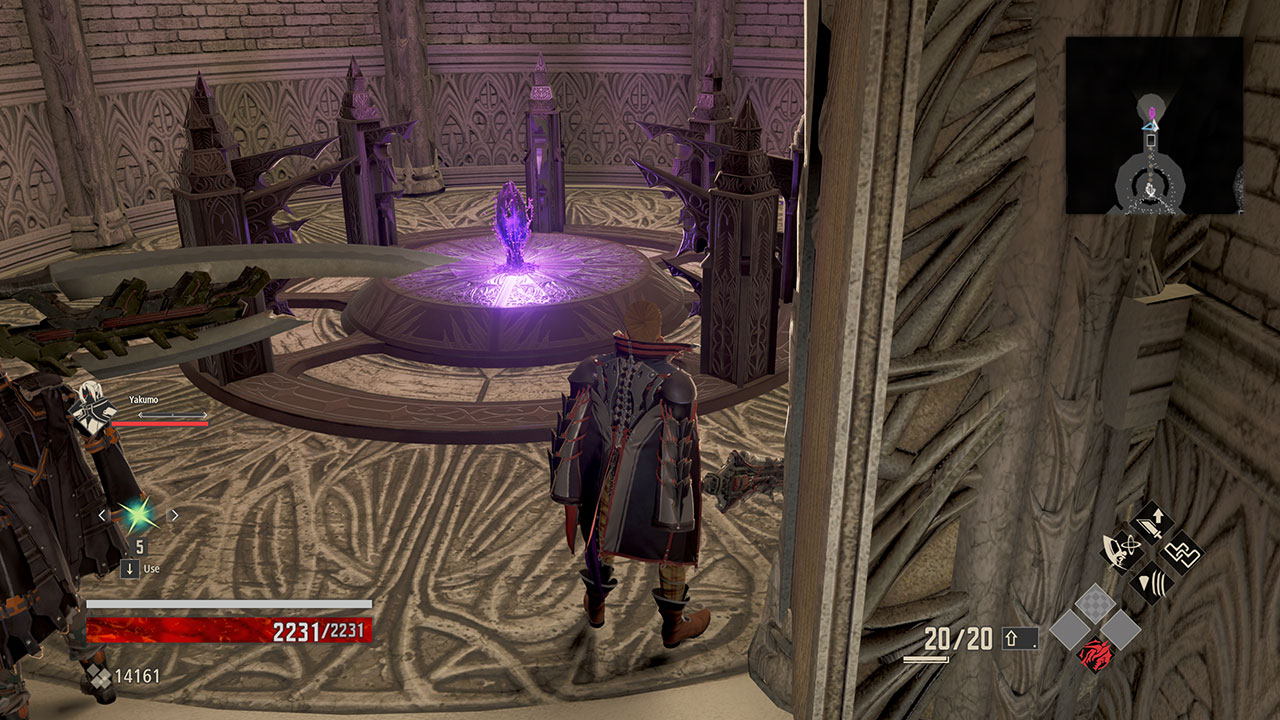Select the green regeneration shard item icon

pos(138,514)
